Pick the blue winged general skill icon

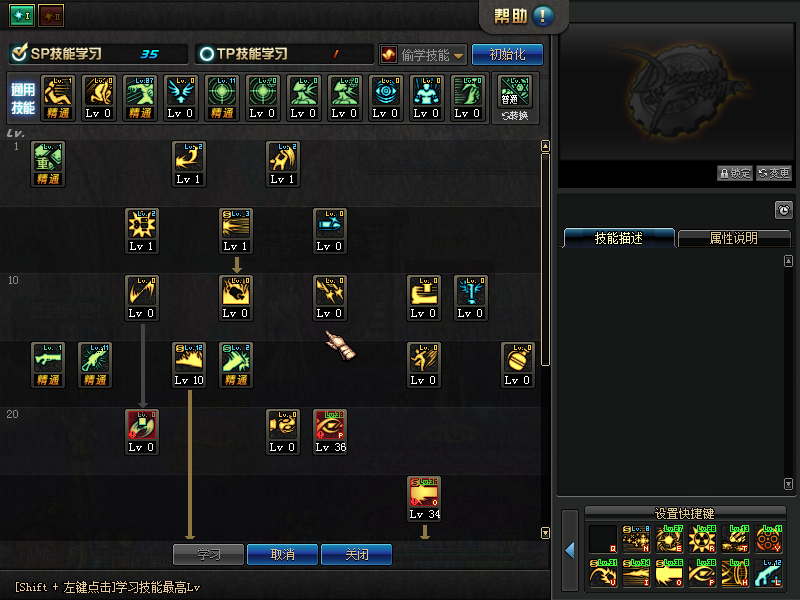pos(180,97)
